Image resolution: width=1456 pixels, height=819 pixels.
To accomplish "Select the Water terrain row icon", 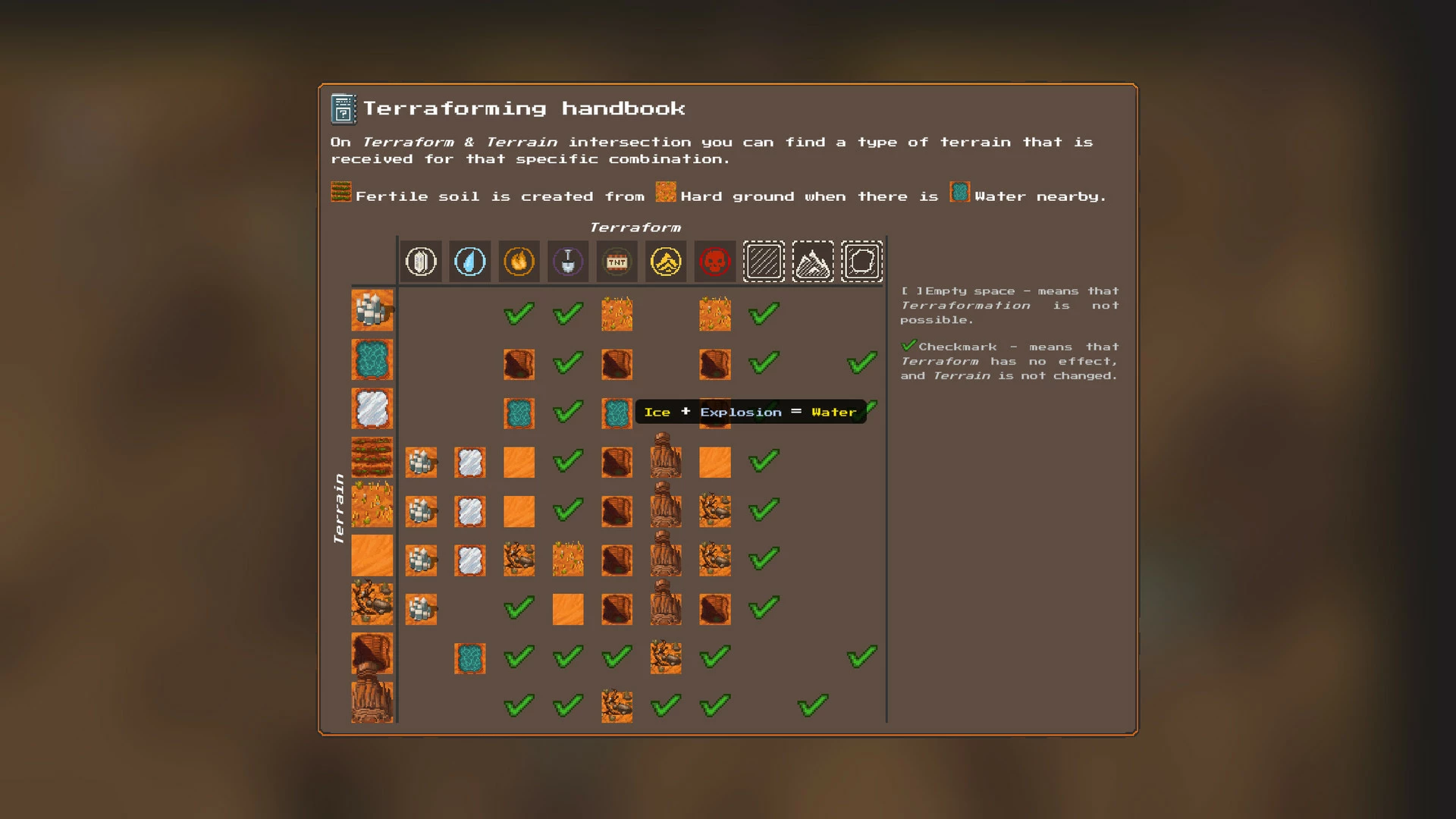I will [372, 359].
